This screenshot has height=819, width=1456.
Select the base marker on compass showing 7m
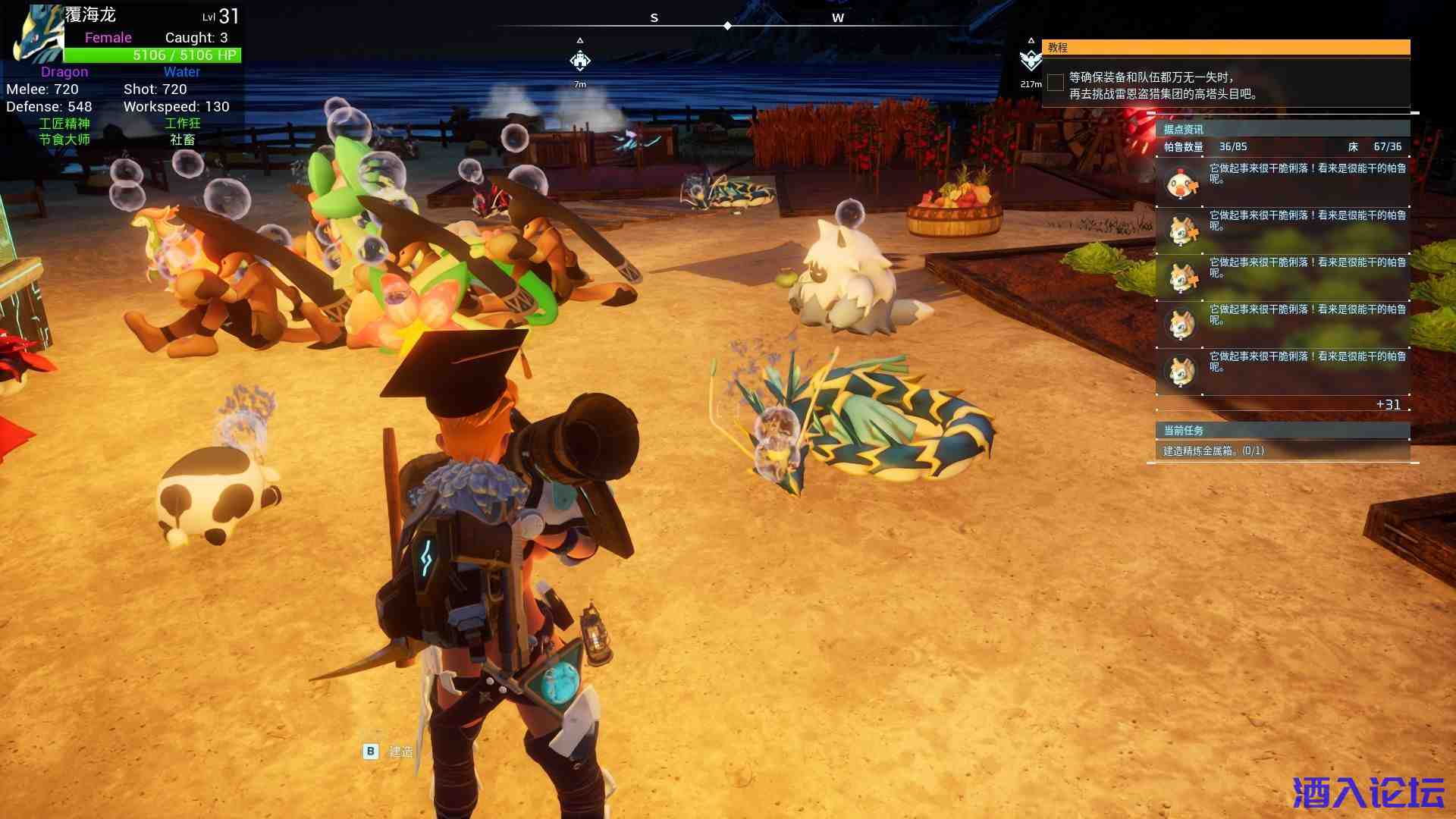coord(580,61)
